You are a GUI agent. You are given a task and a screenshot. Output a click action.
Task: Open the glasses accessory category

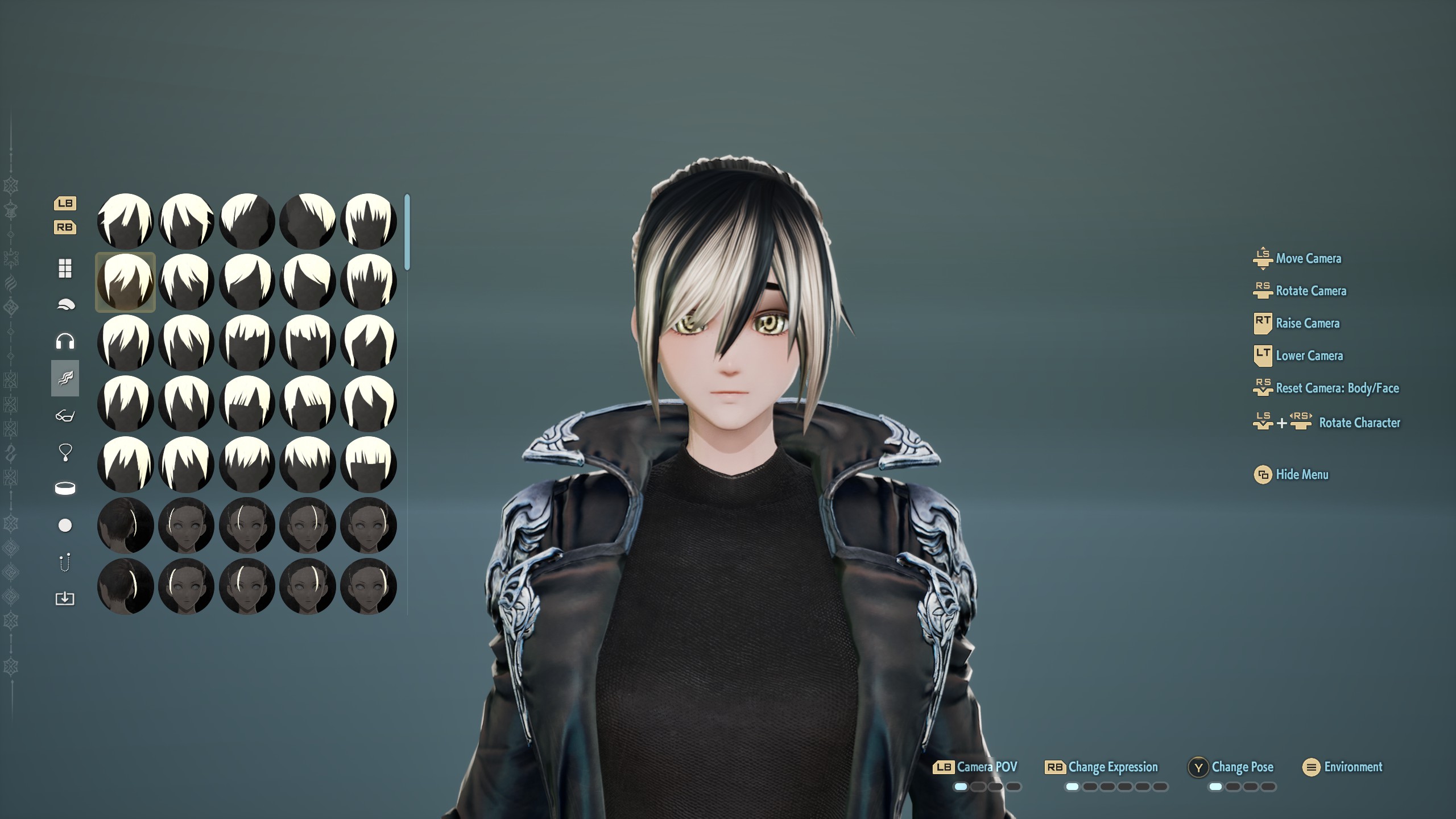(65, 416)
